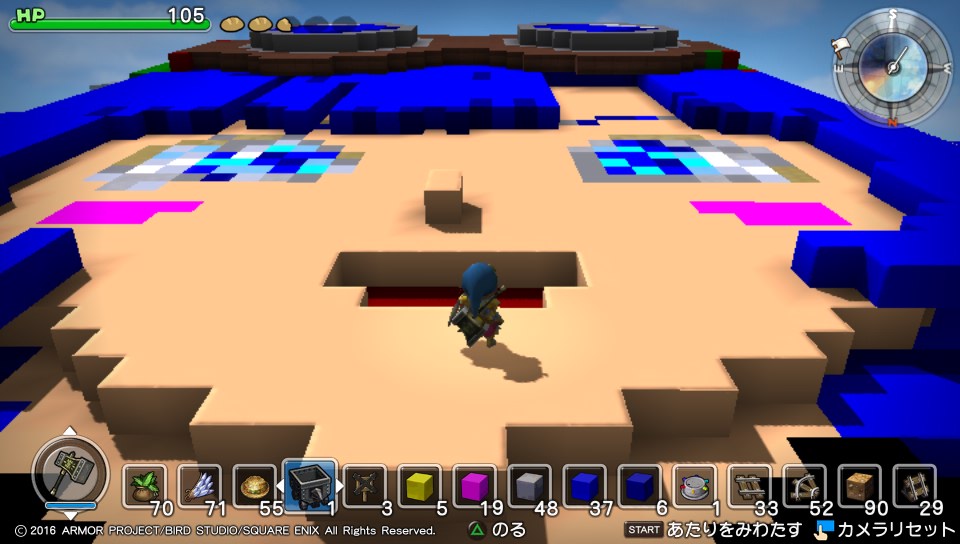Choose the brown earth block slot
960x544 pixels.
click(859, 487)
